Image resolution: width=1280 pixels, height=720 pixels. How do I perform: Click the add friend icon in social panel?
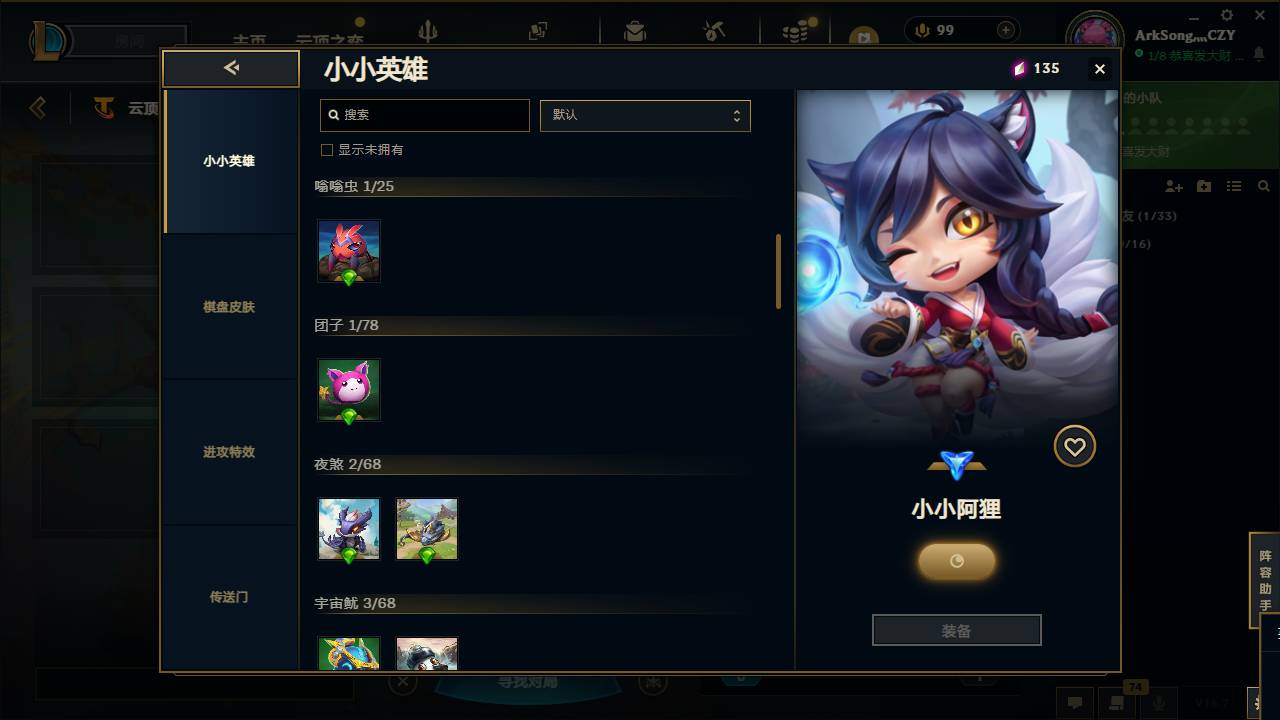tap(1173, 186)
